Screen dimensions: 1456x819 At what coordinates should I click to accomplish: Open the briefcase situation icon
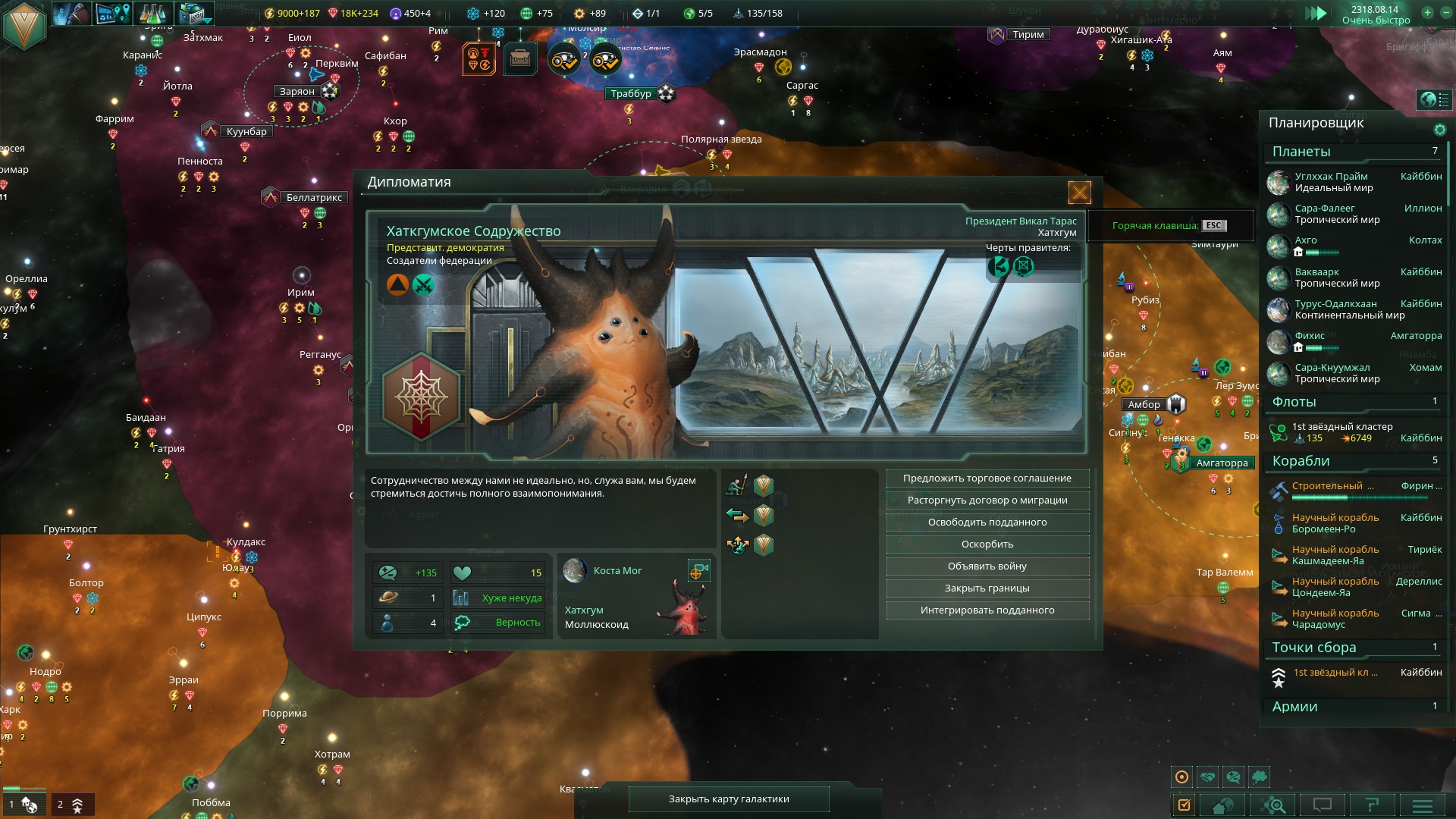pos(520,58)
